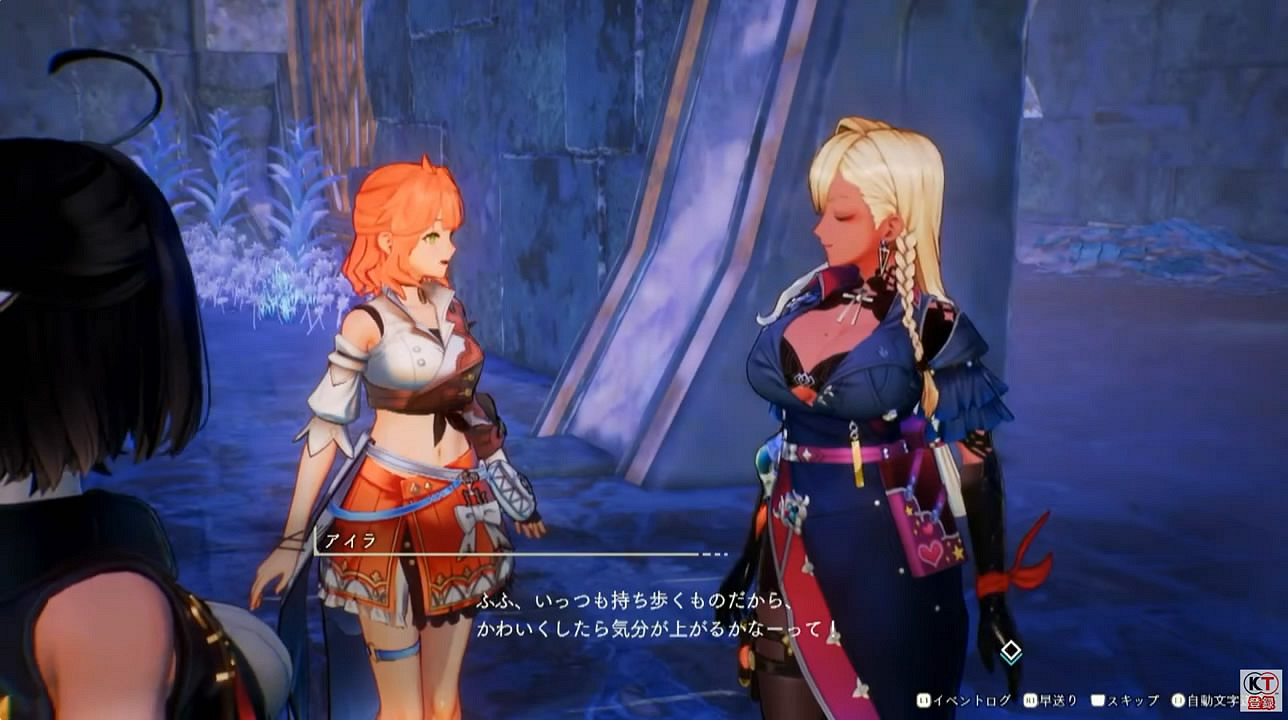Screen dimensions: 1288x720
Task: Click the L1 event log button icon
Action: [x=924, y=702]
